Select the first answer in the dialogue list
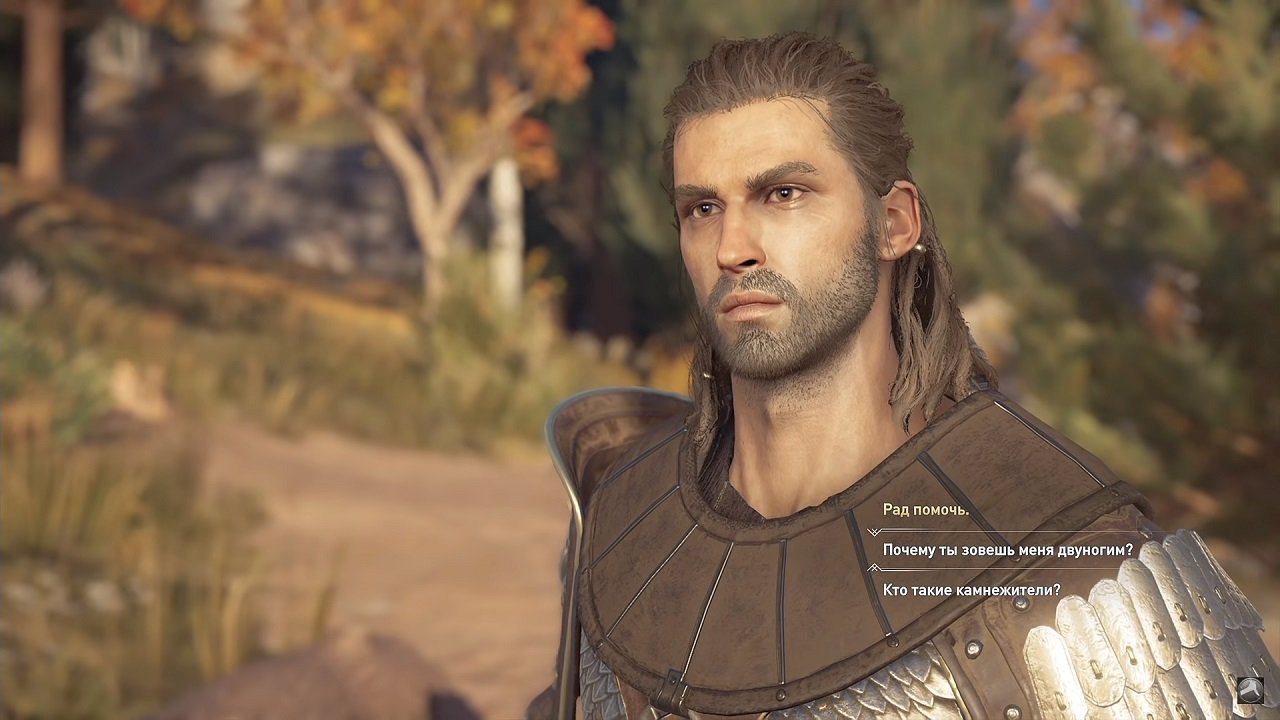The width and height of the screenshot is (1280, 720). pyautogui.click(x=925, y=510)
